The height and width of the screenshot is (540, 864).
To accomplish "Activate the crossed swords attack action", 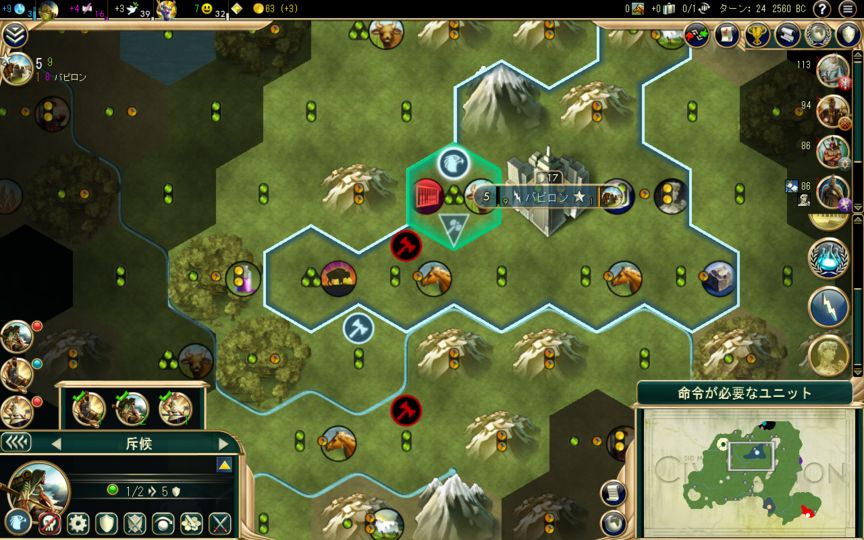I will coord(220,523).
